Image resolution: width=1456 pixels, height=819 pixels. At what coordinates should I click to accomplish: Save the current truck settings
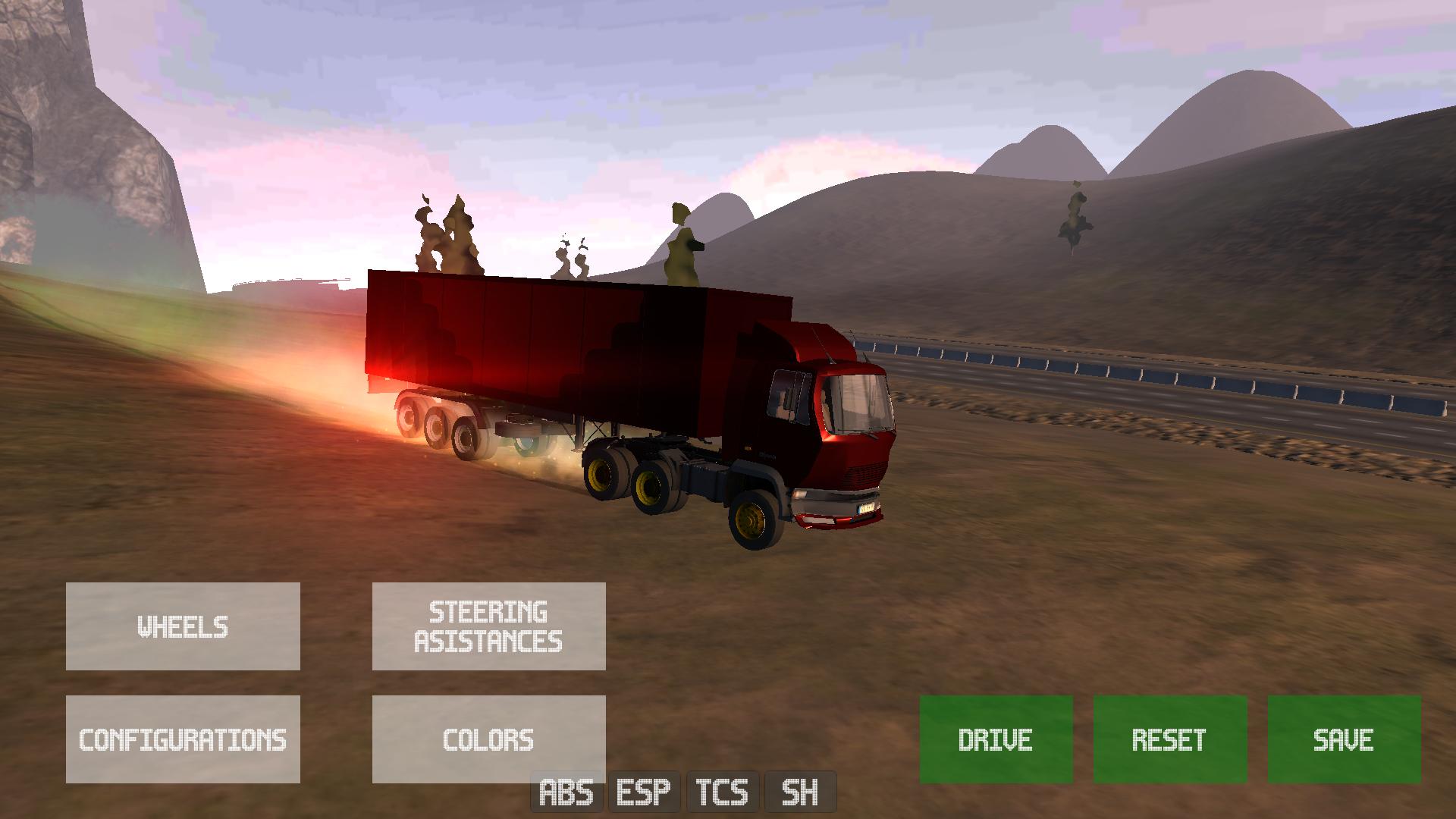[1344, 739]
